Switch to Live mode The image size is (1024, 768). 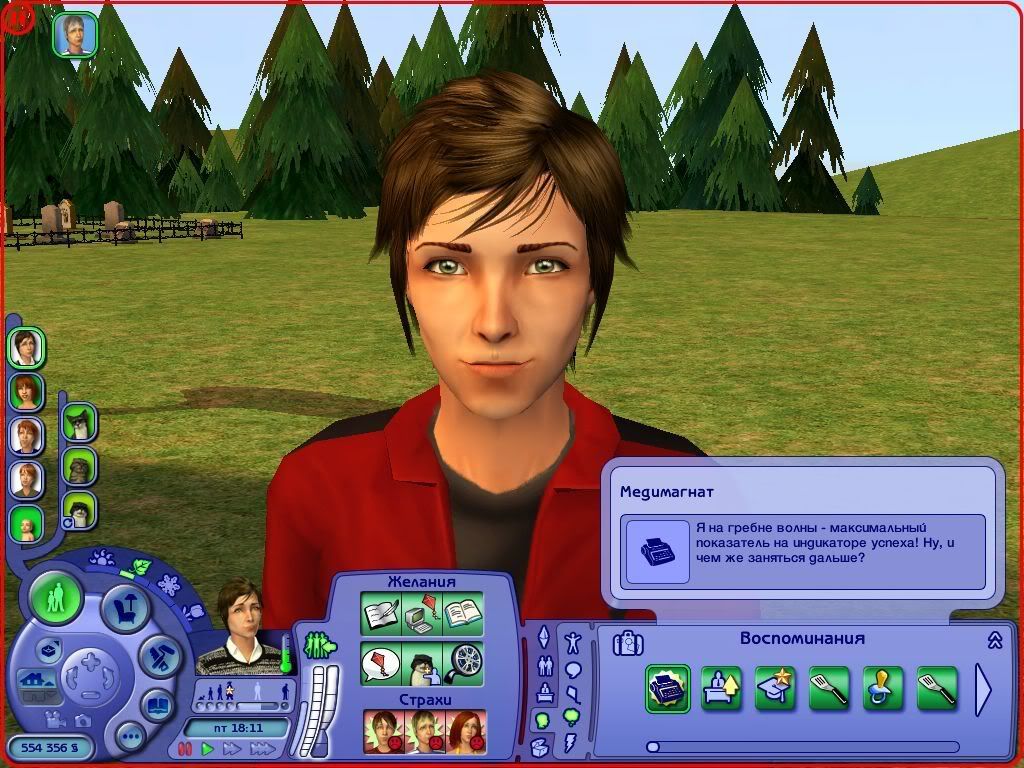click(56, 600)
